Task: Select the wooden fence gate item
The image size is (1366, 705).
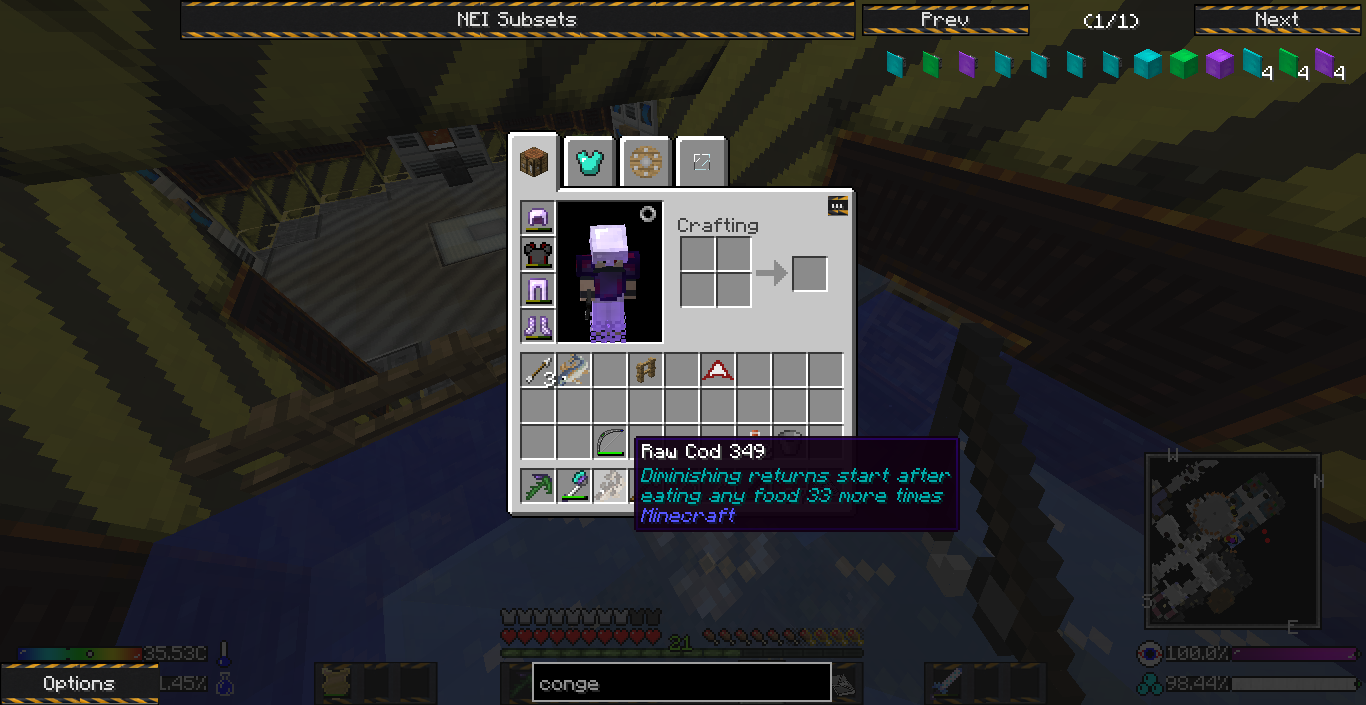Action: coord(646,371)
